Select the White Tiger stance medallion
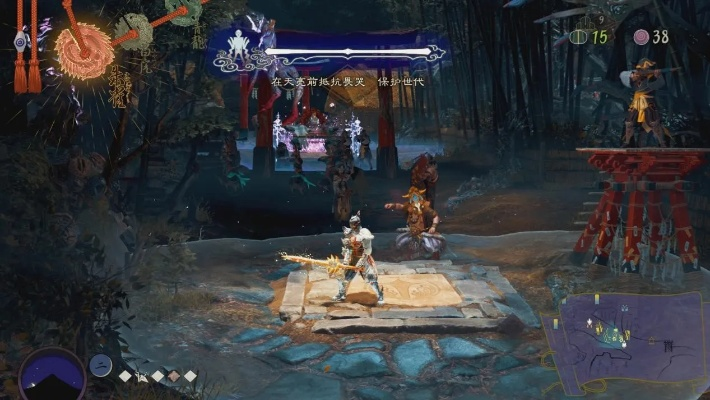This screenshot has height=400, width=710. point(133,30)
